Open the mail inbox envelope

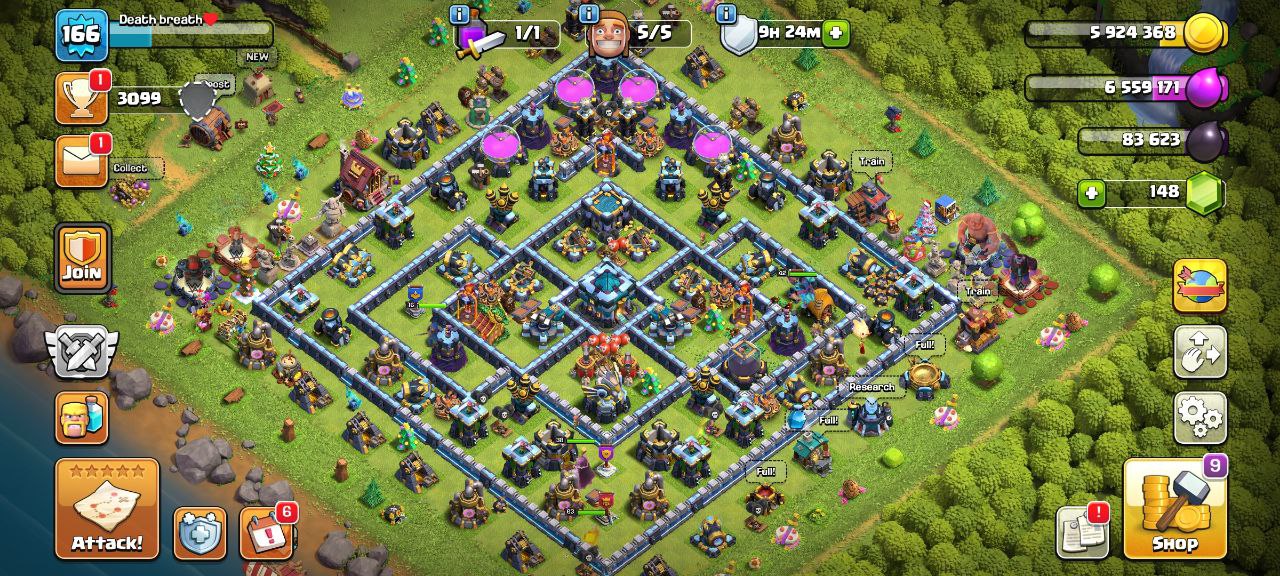pyautogui.click(x=81, y=162)
